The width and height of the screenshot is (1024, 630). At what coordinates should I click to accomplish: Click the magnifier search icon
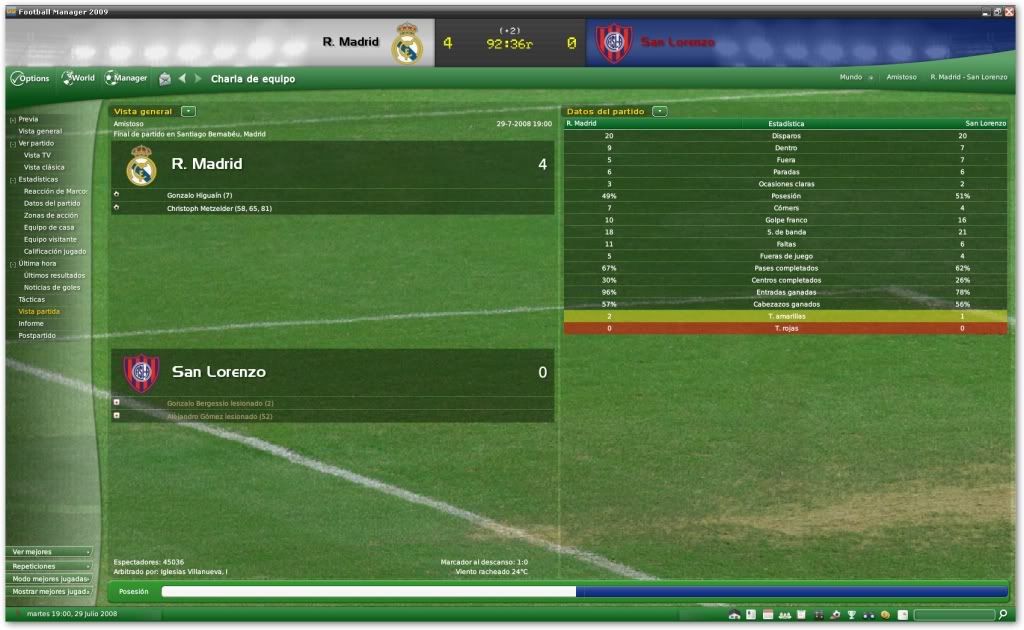coord(1003,614)
